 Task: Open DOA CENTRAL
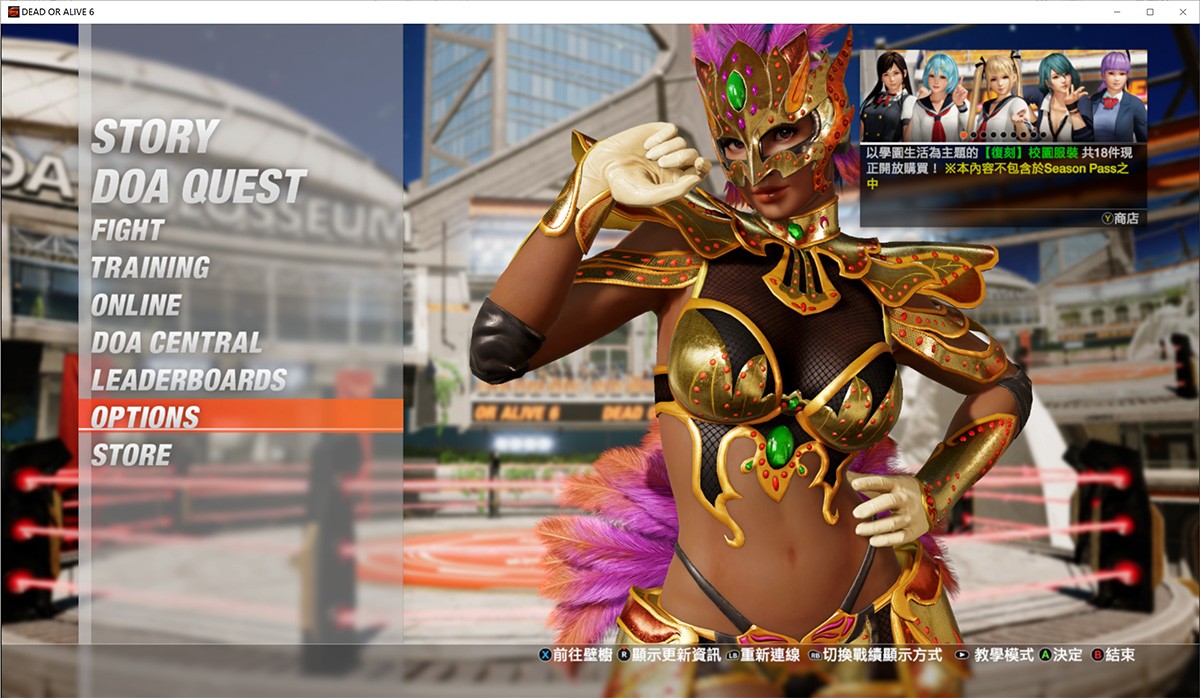177,343
